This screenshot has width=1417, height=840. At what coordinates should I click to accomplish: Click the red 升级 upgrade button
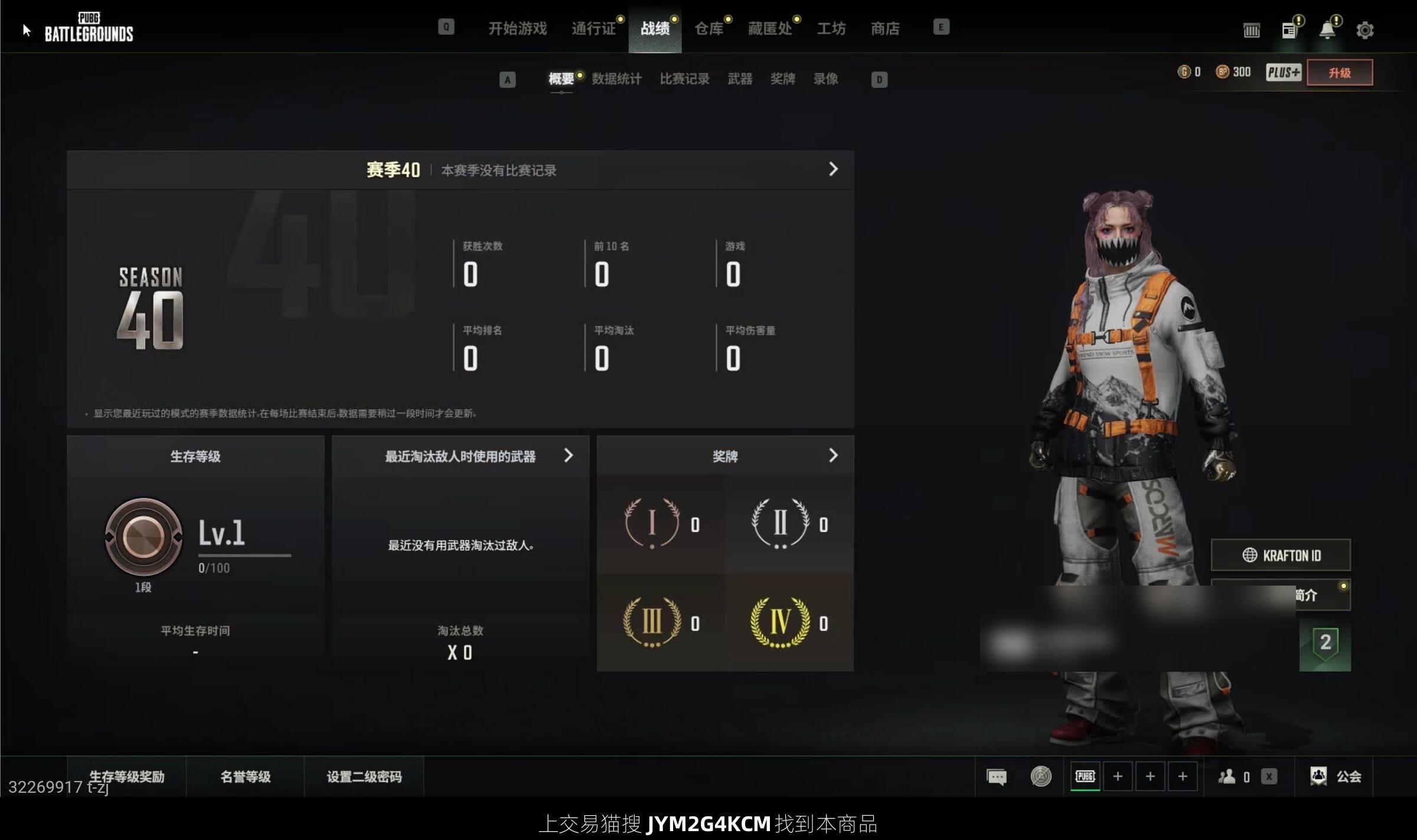click(x=1339, y=73)
